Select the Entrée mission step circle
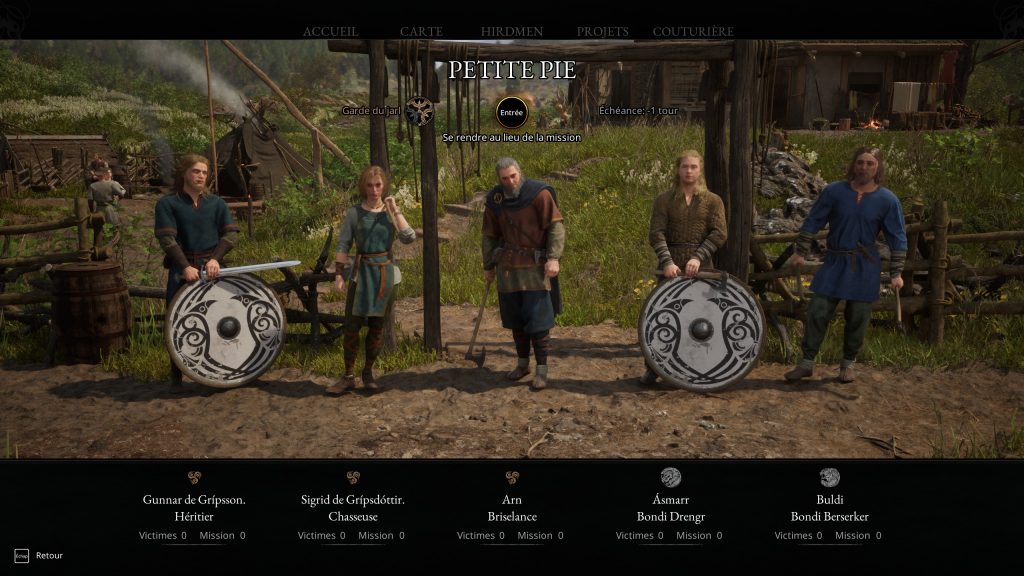The width and height of the screenshot is (1024, 576). tap(511, 112)
